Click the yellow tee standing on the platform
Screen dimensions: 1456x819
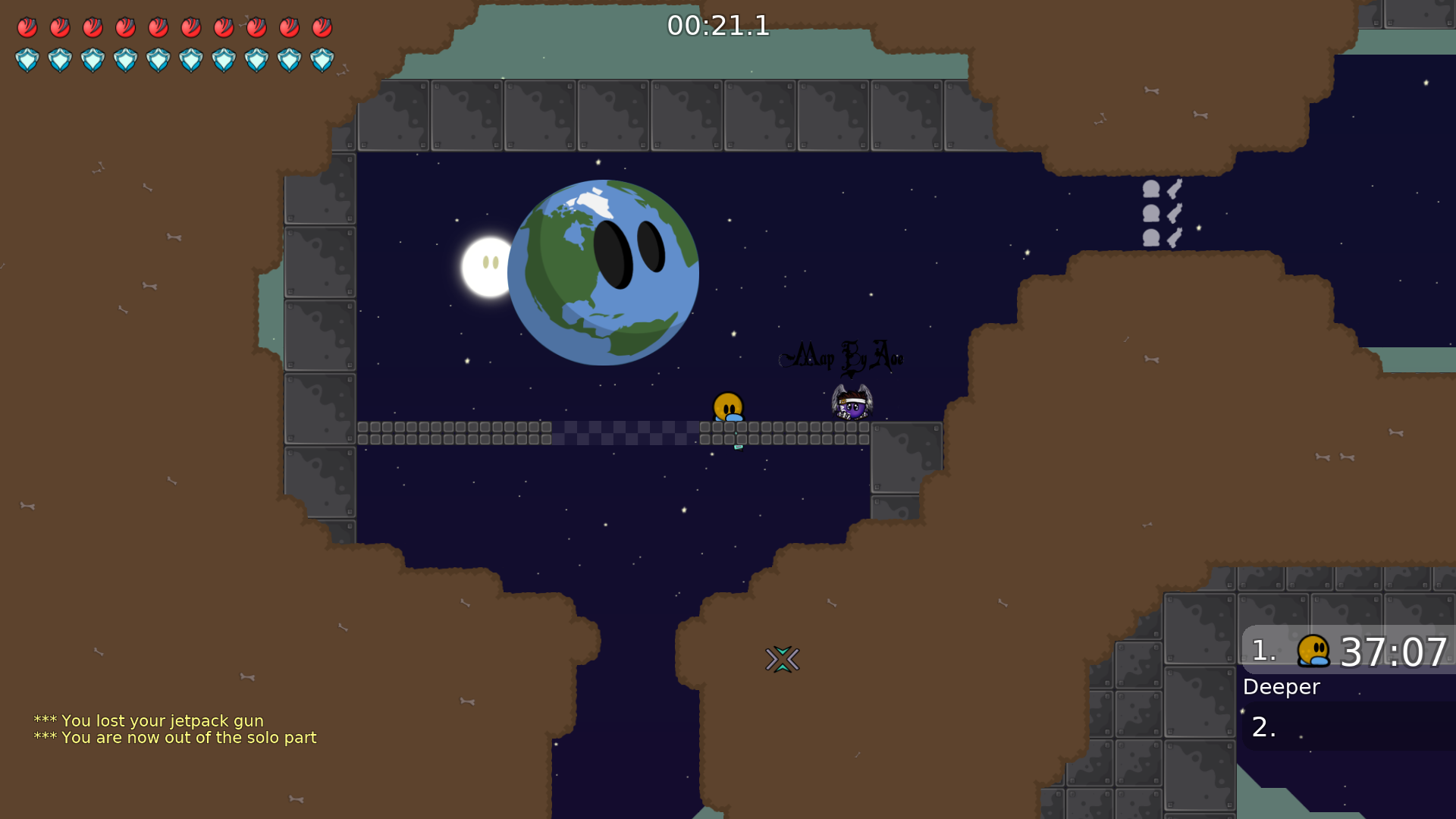pos(728,406)
